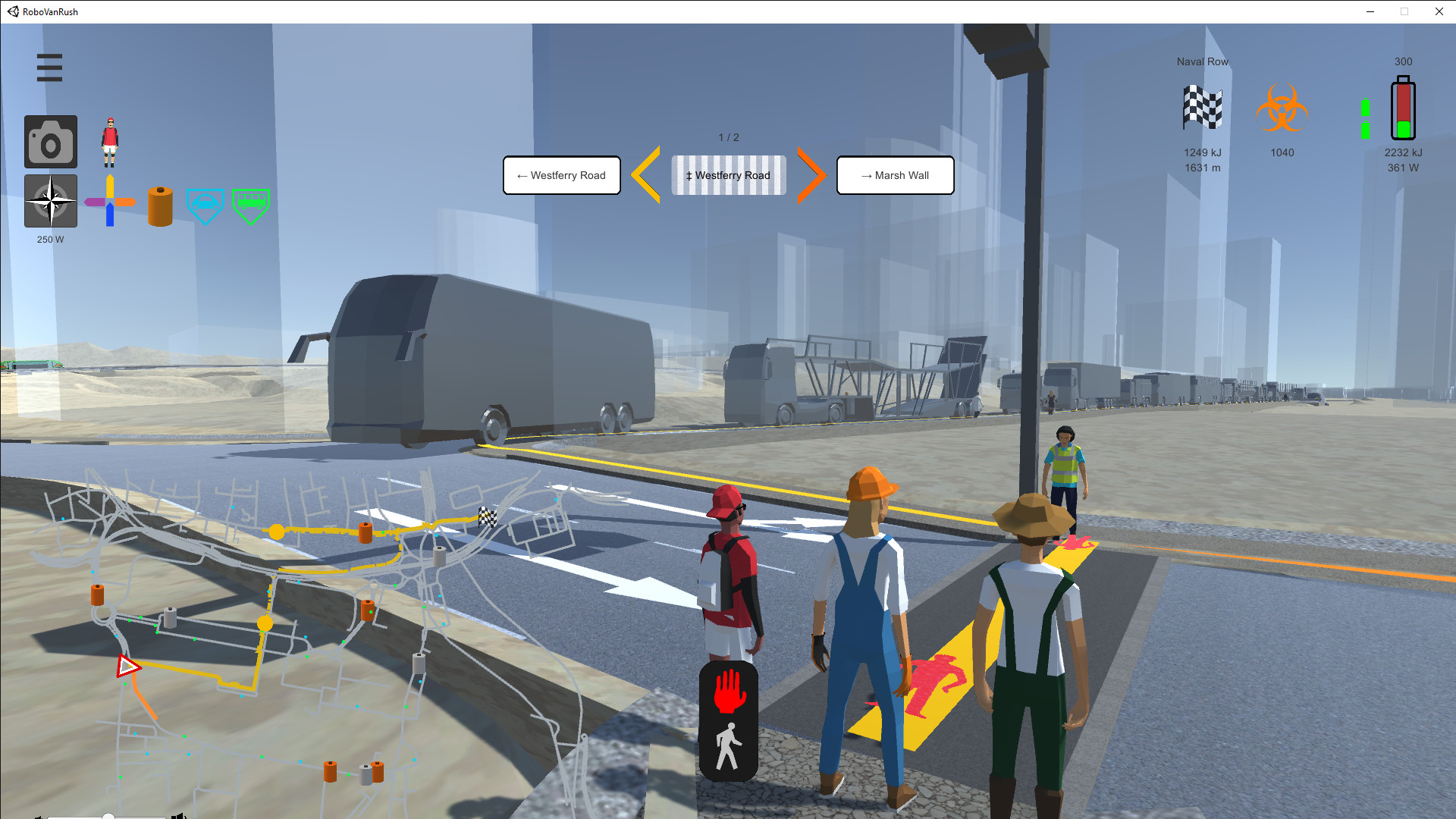The image size is (1456, 819).
Task: Select the striped Westferry Road crossing label
Action: coord(728,175)
